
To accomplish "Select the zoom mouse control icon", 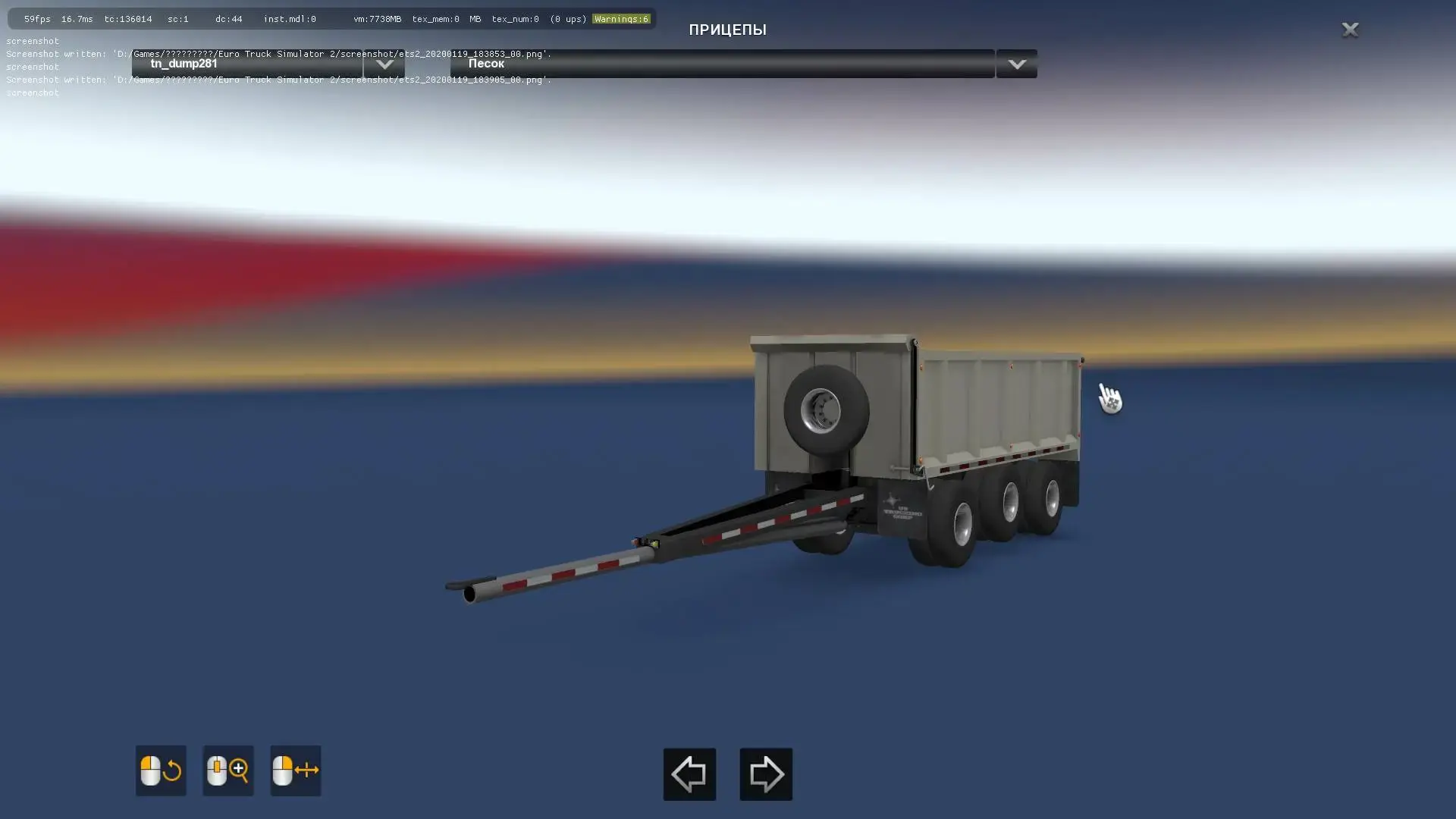I will point(227,770).
